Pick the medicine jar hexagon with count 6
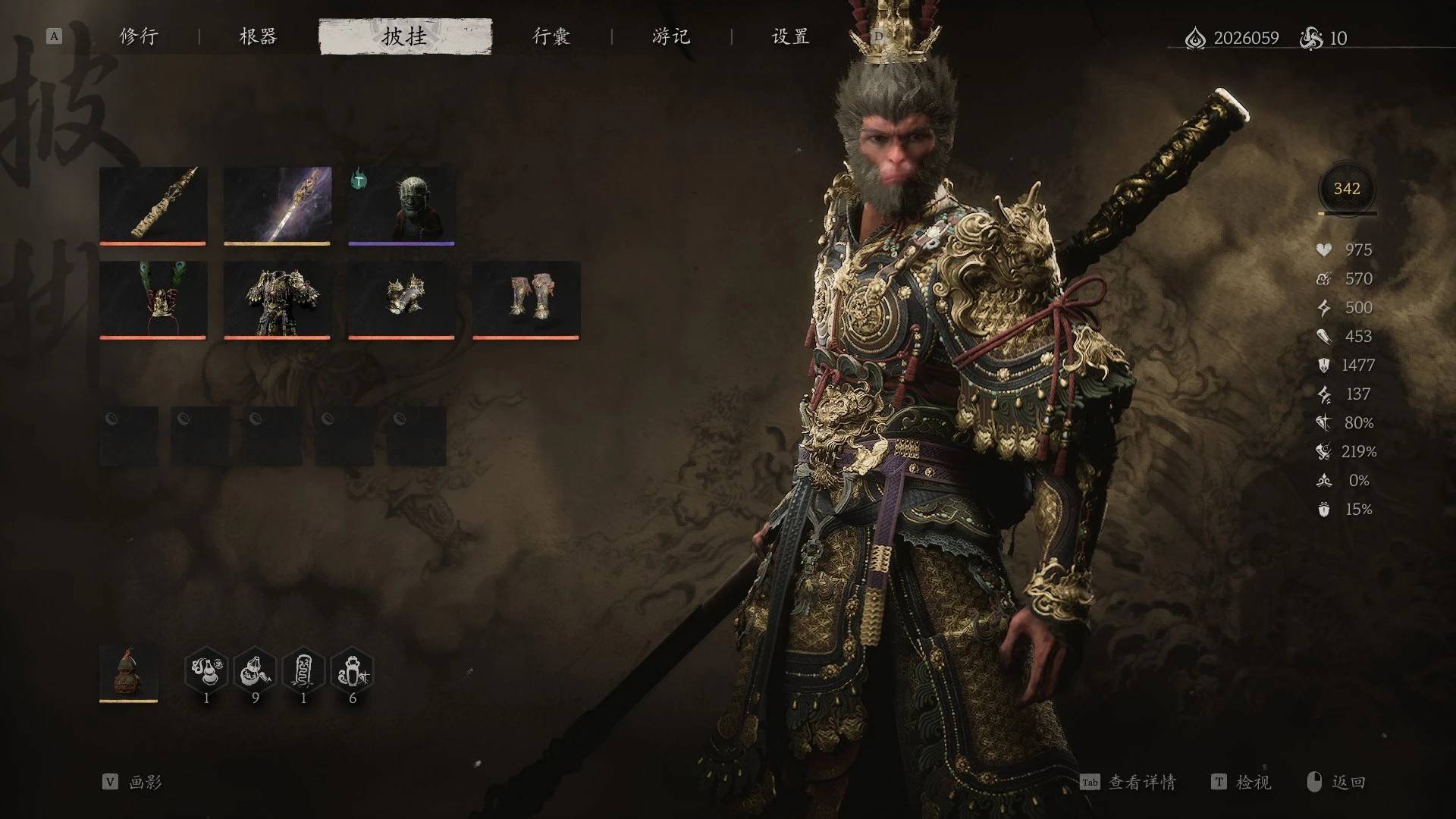 point(352,671)
